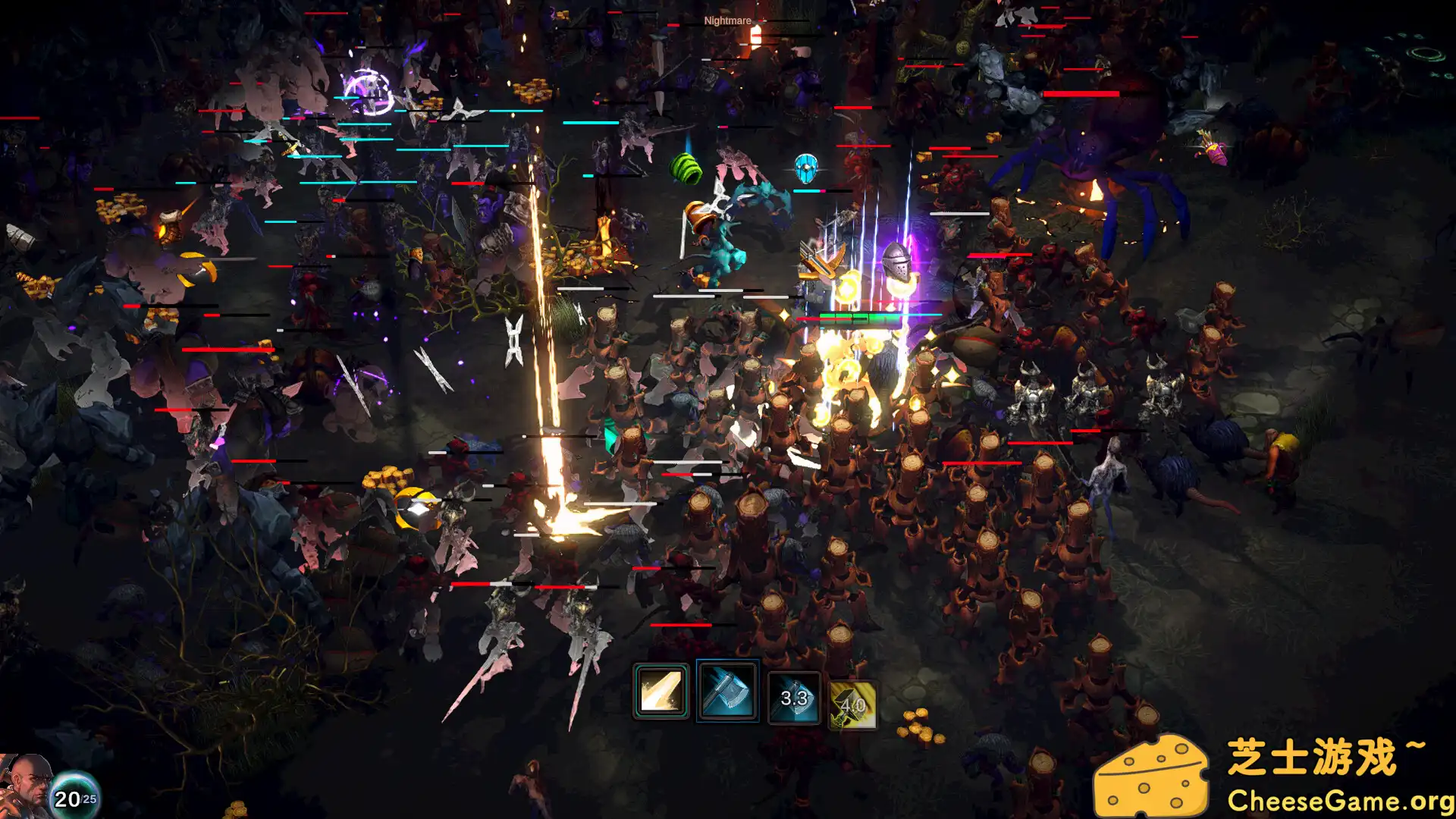The width and height of the screenshot is (1456, 819).
Task: Select the axe ability showing 3.3 cooldown
Action: click(794, 698)
